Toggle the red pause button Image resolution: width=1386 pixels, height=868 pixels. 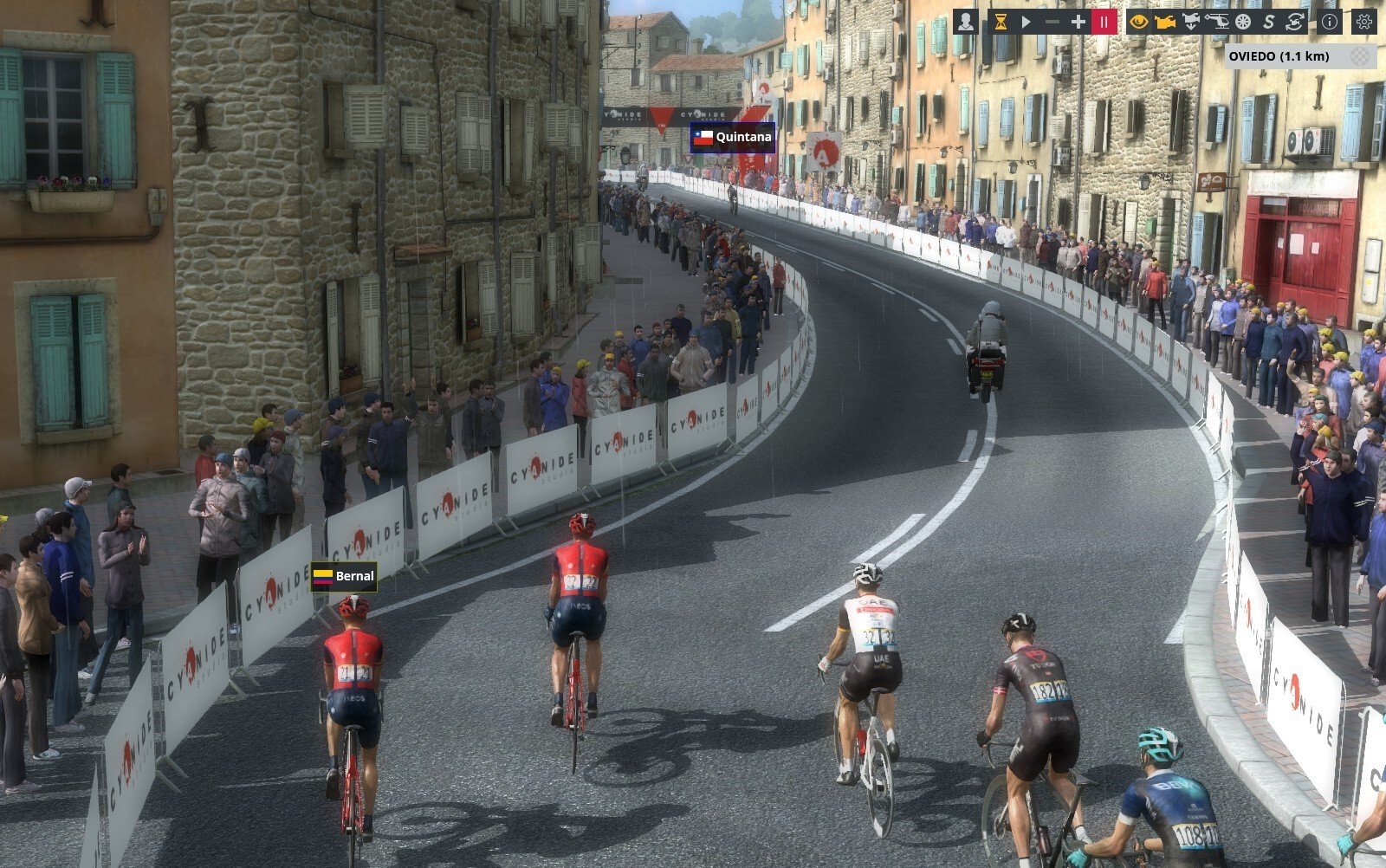pos(1104,22)
